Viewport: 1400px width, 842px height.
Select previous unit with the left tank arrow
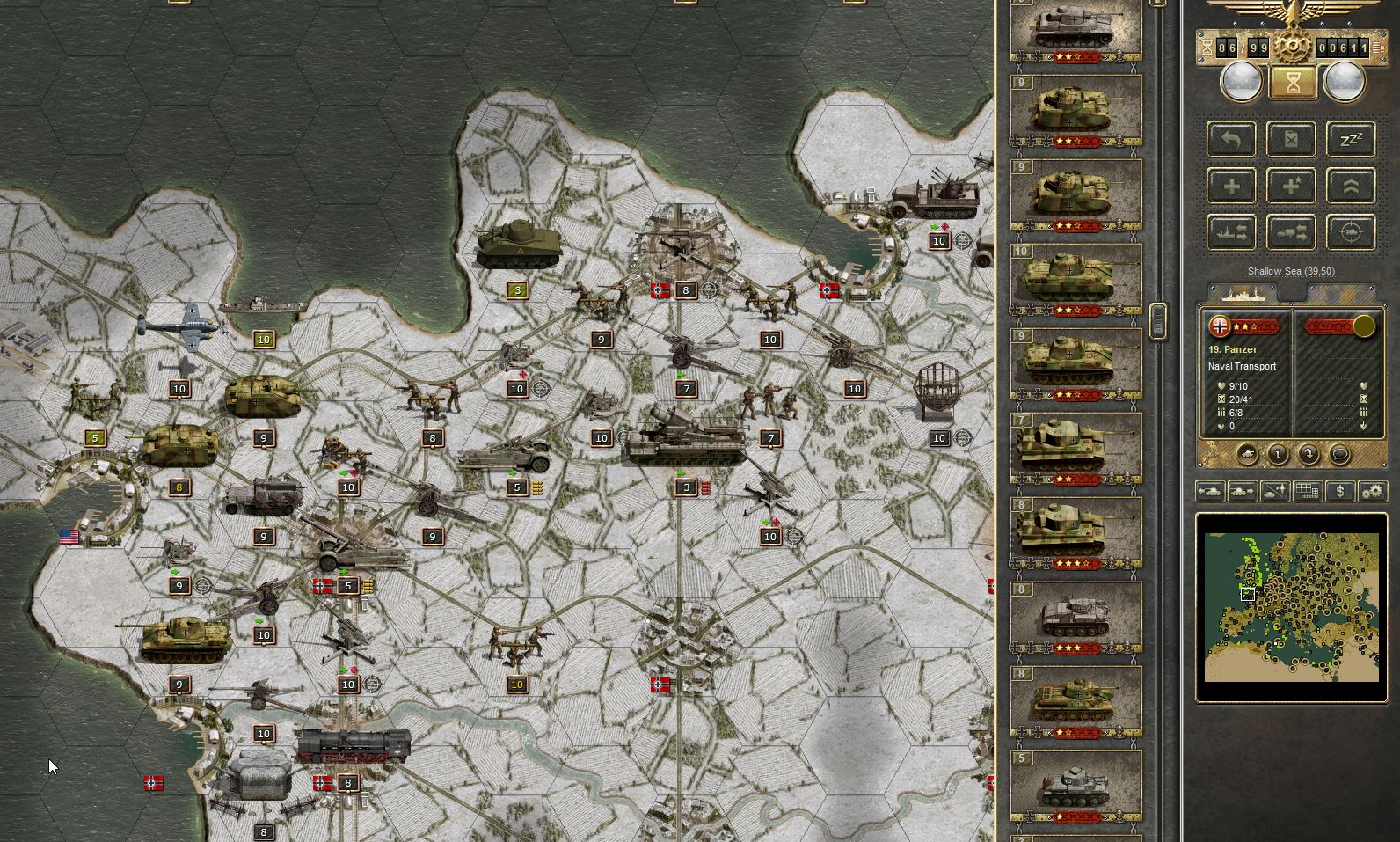click(x=1210, y=491)
